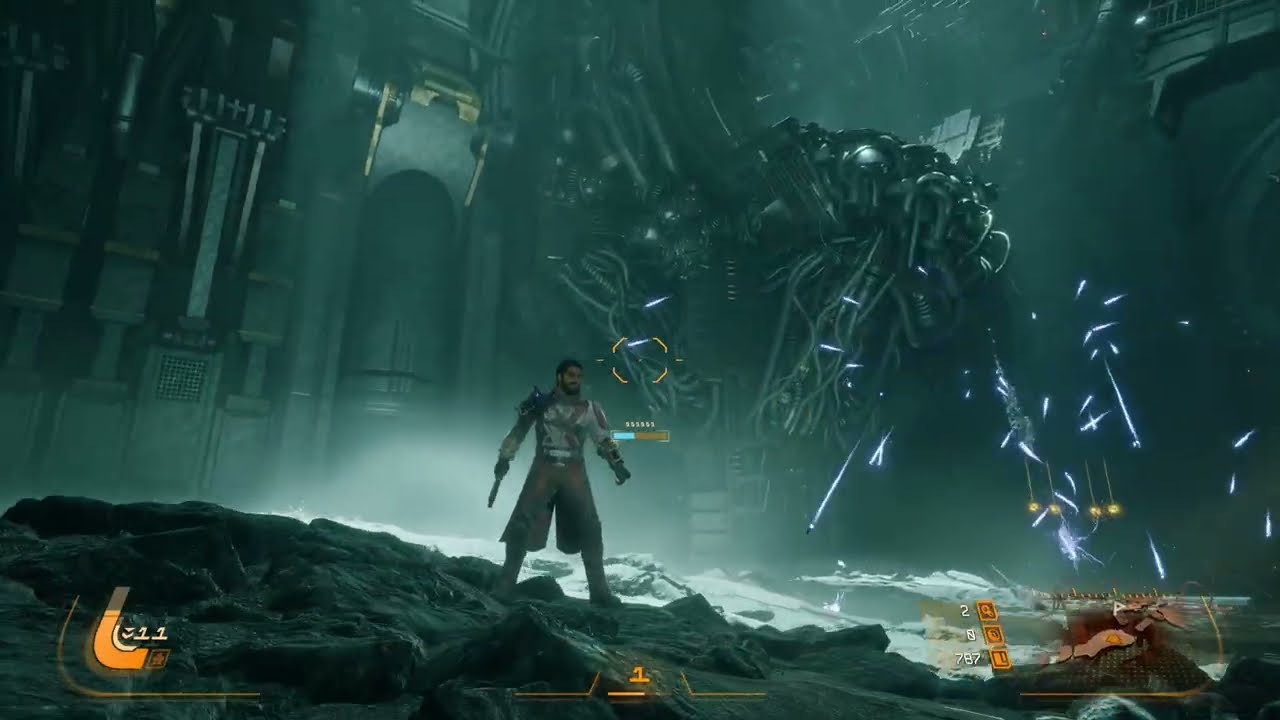Click the small grenade icon beside the ammo gauge
The image size is (1280, 720).
click(x=156, y=658)
